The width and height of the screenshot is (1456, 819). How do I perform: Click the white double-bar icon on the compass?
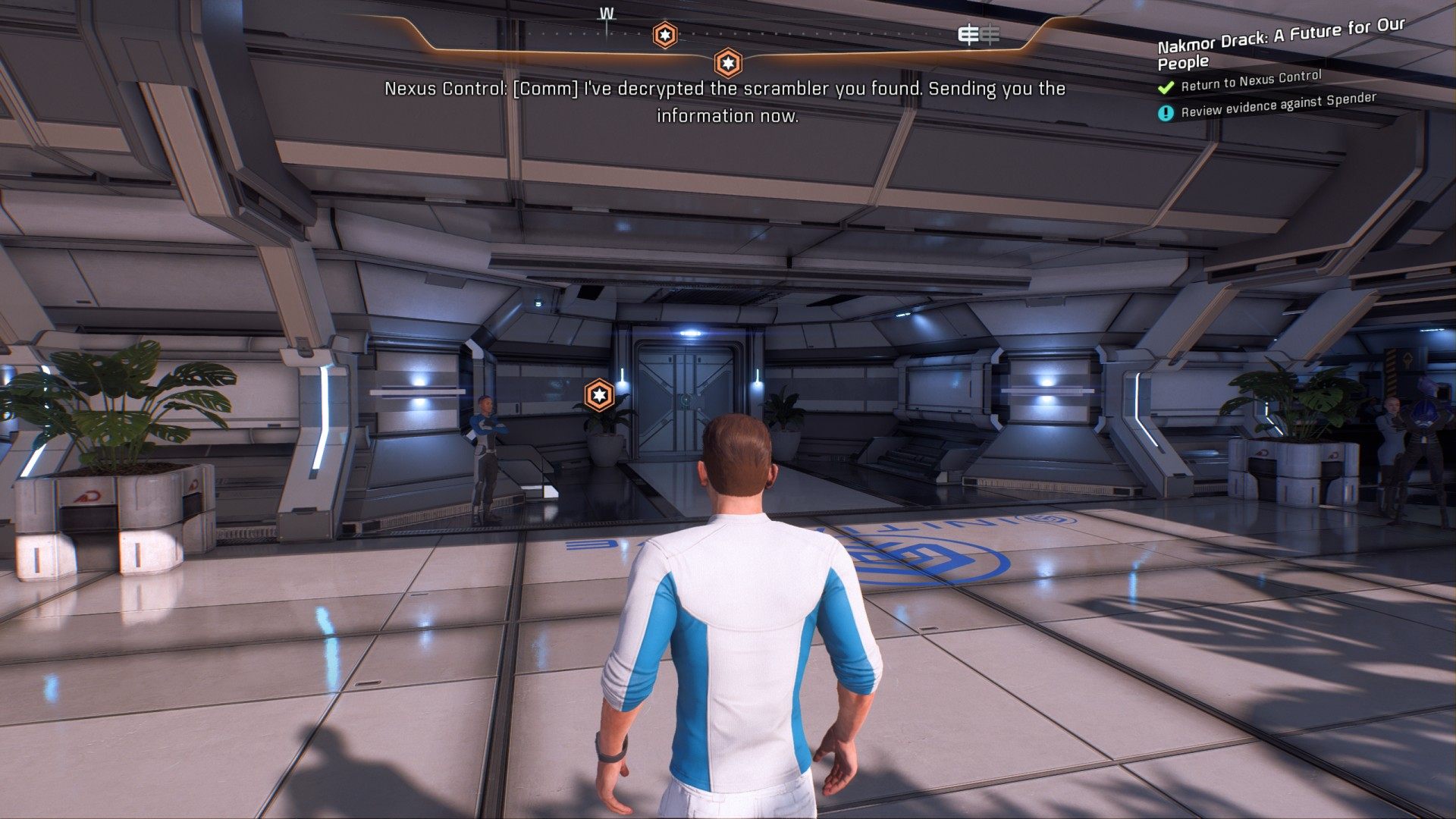tap(978, 34)
